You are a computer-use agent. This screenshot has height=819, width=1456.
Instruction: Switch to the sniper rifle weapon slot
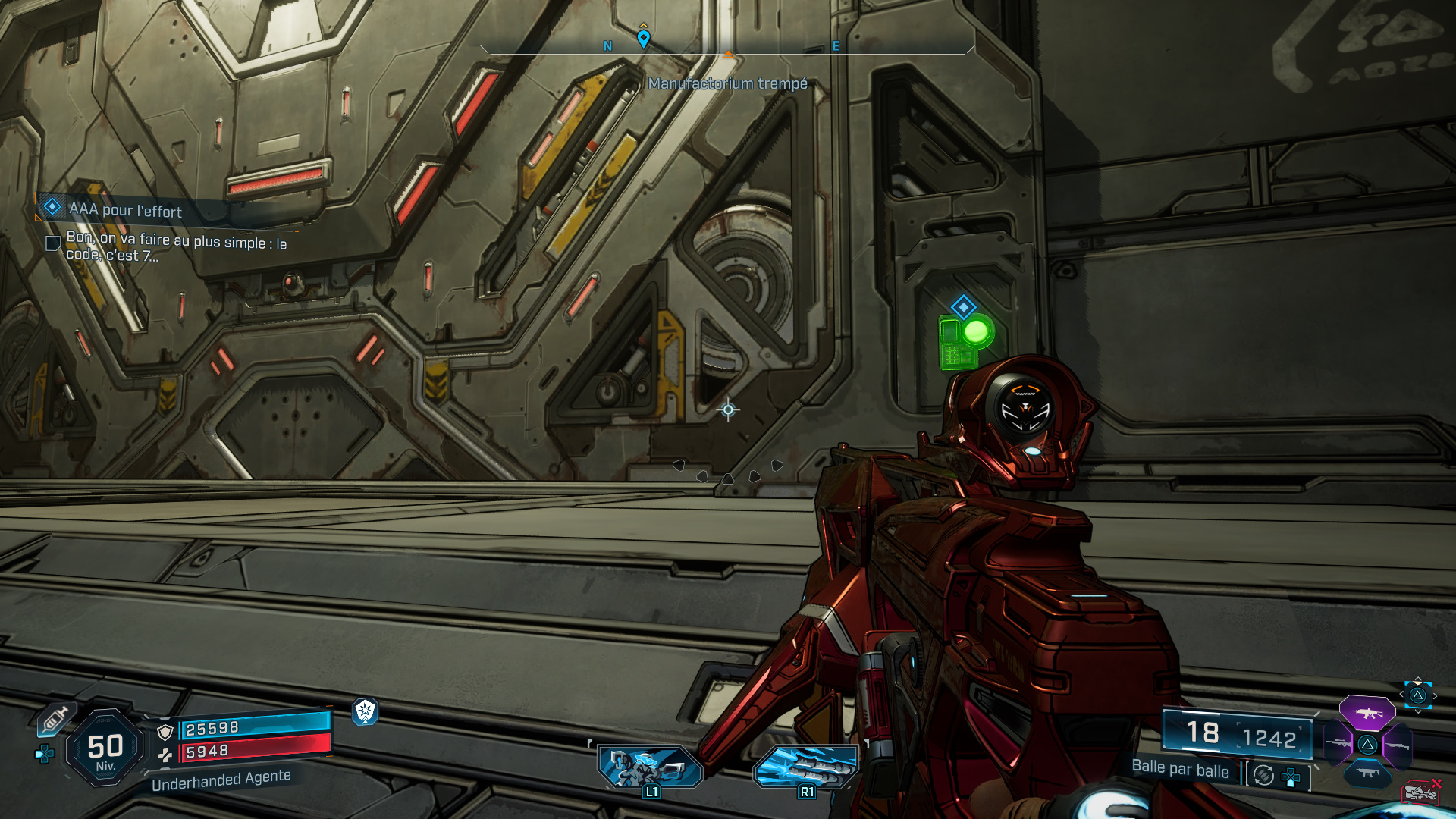pyautogui.click(x=1338, y=744)
